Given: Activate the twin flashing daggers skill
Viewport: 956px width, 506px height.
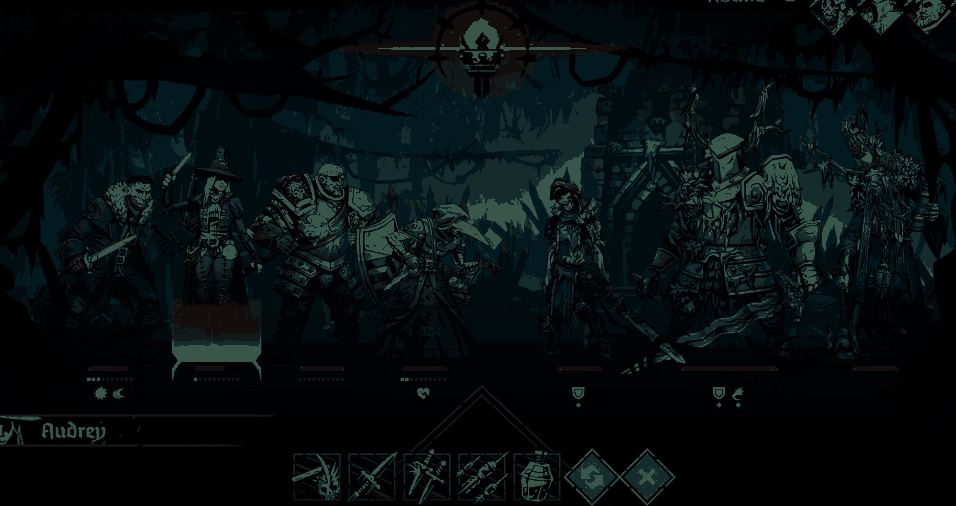Looking at the screenshot, I should 427,476.
